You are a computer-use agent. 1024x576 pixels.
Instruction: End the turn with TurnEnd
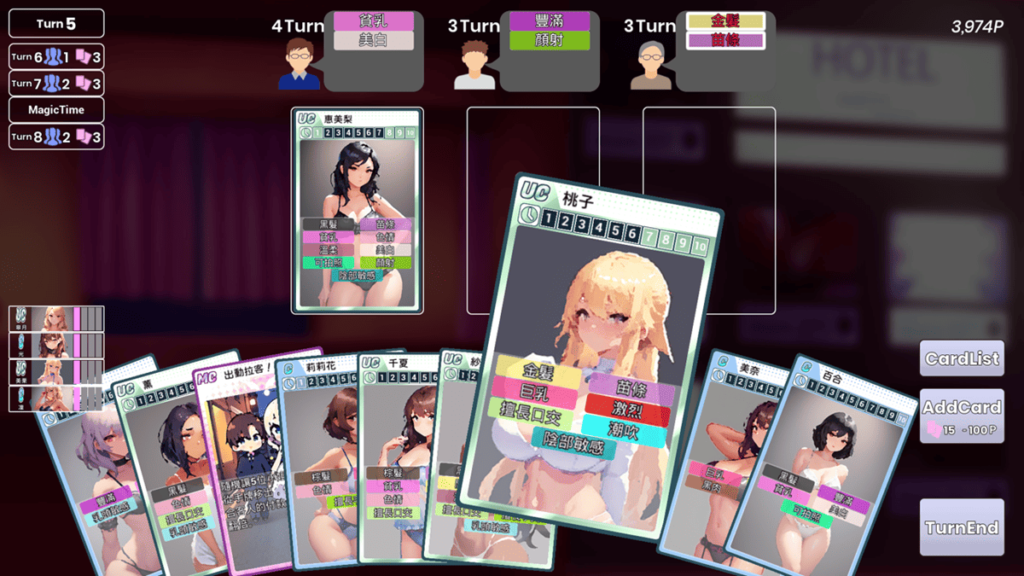[961, 527]
